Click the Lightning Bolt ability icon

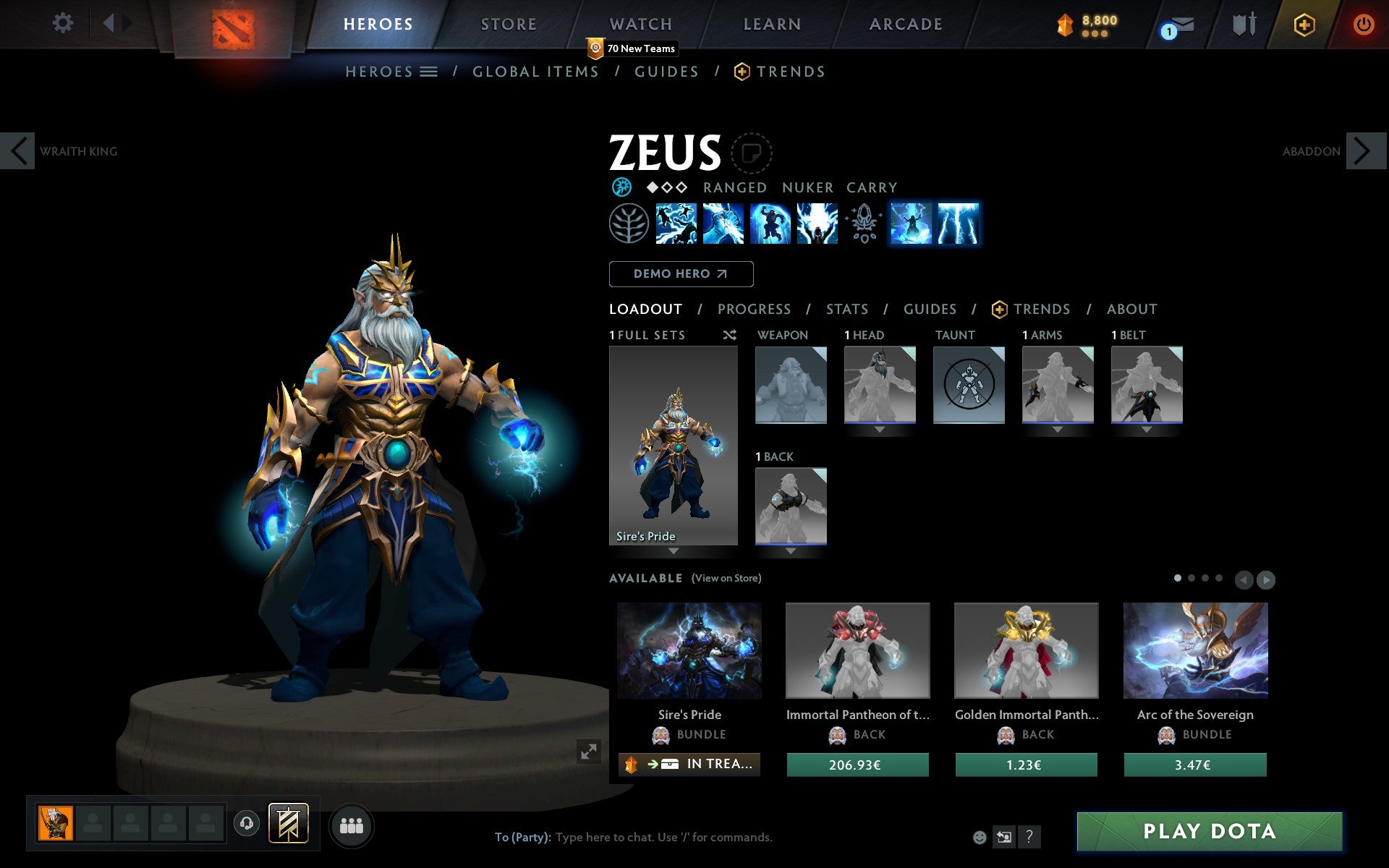coord(723,224)
